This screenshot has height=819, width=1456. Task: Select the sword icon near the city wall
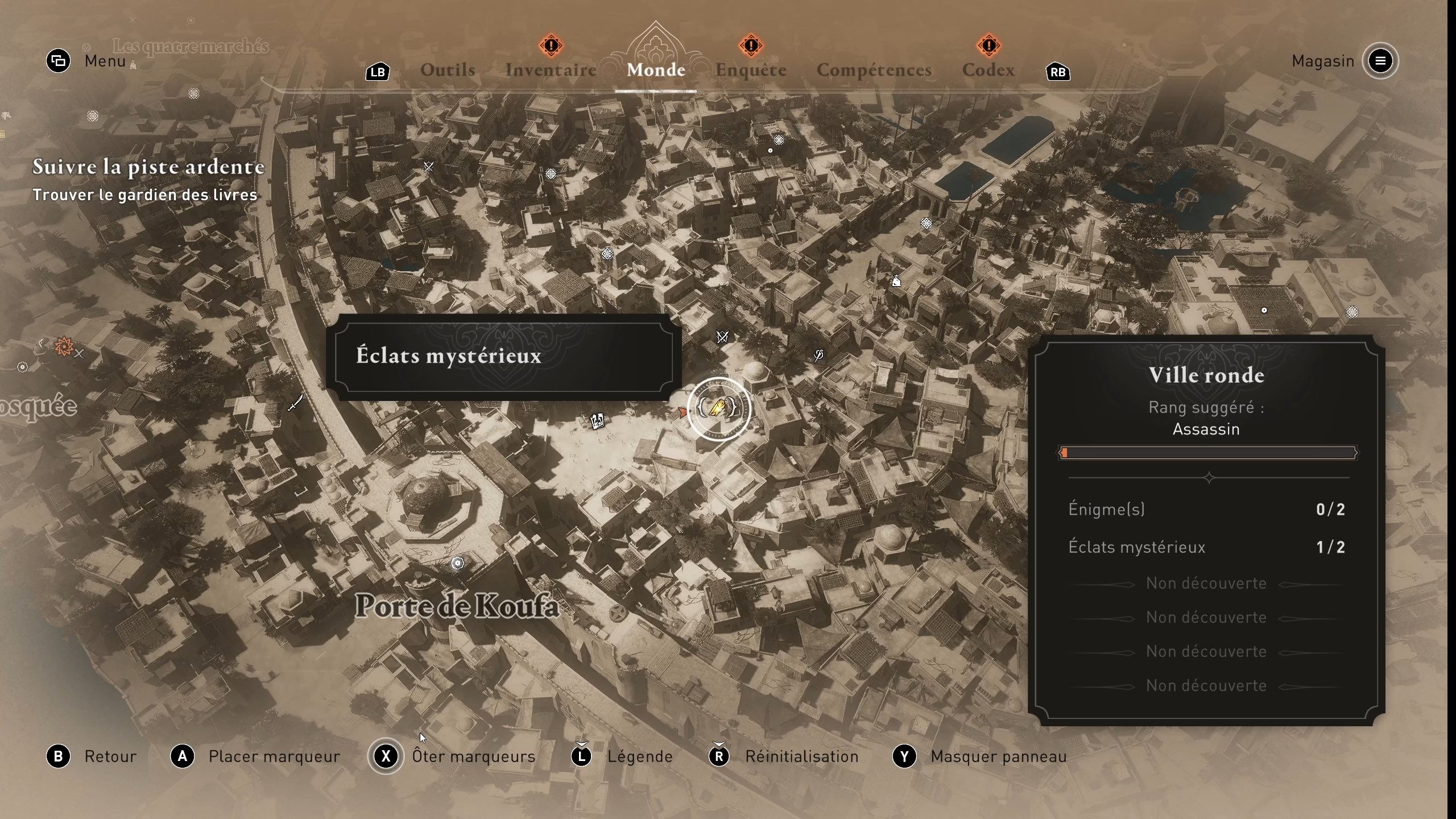coord(295,403)
